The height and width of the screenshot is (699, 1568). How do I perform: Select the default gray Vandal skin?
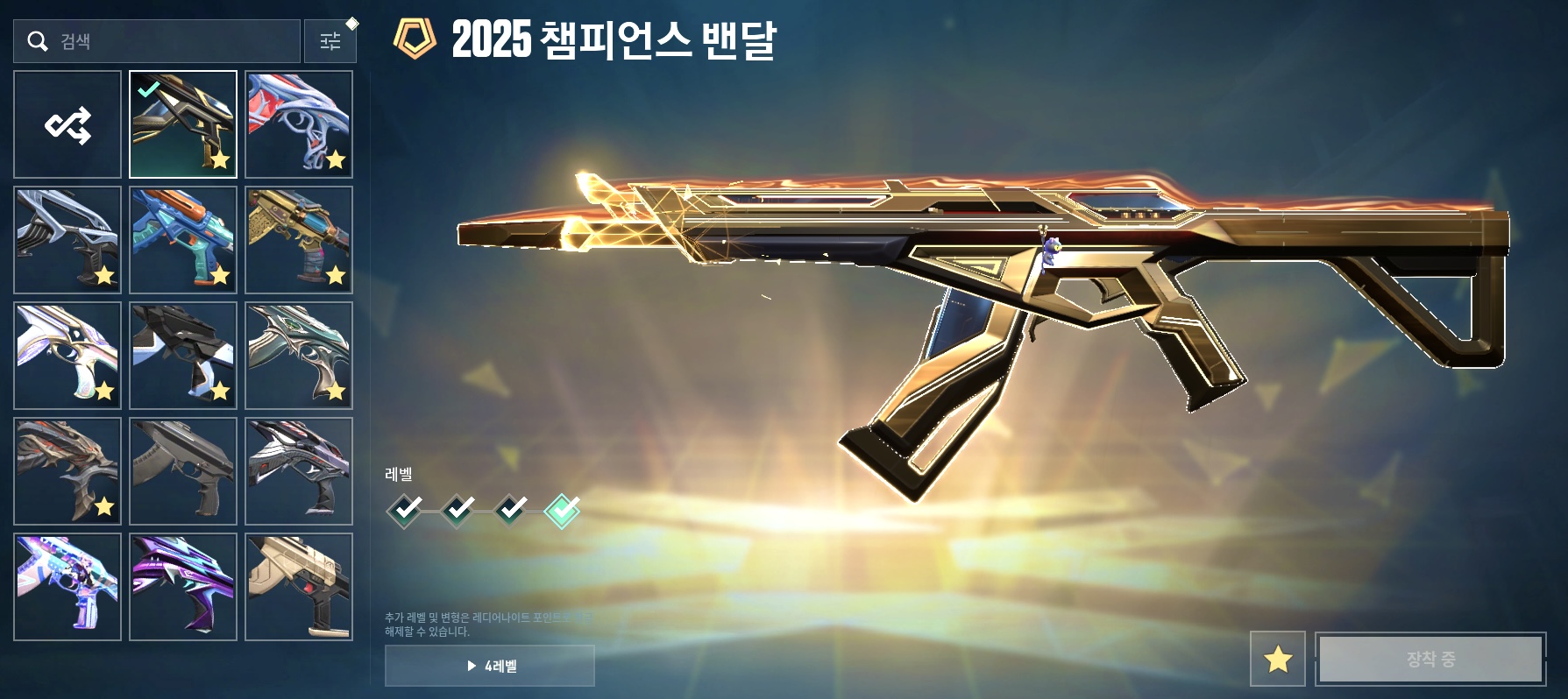[x=183, y=471]
